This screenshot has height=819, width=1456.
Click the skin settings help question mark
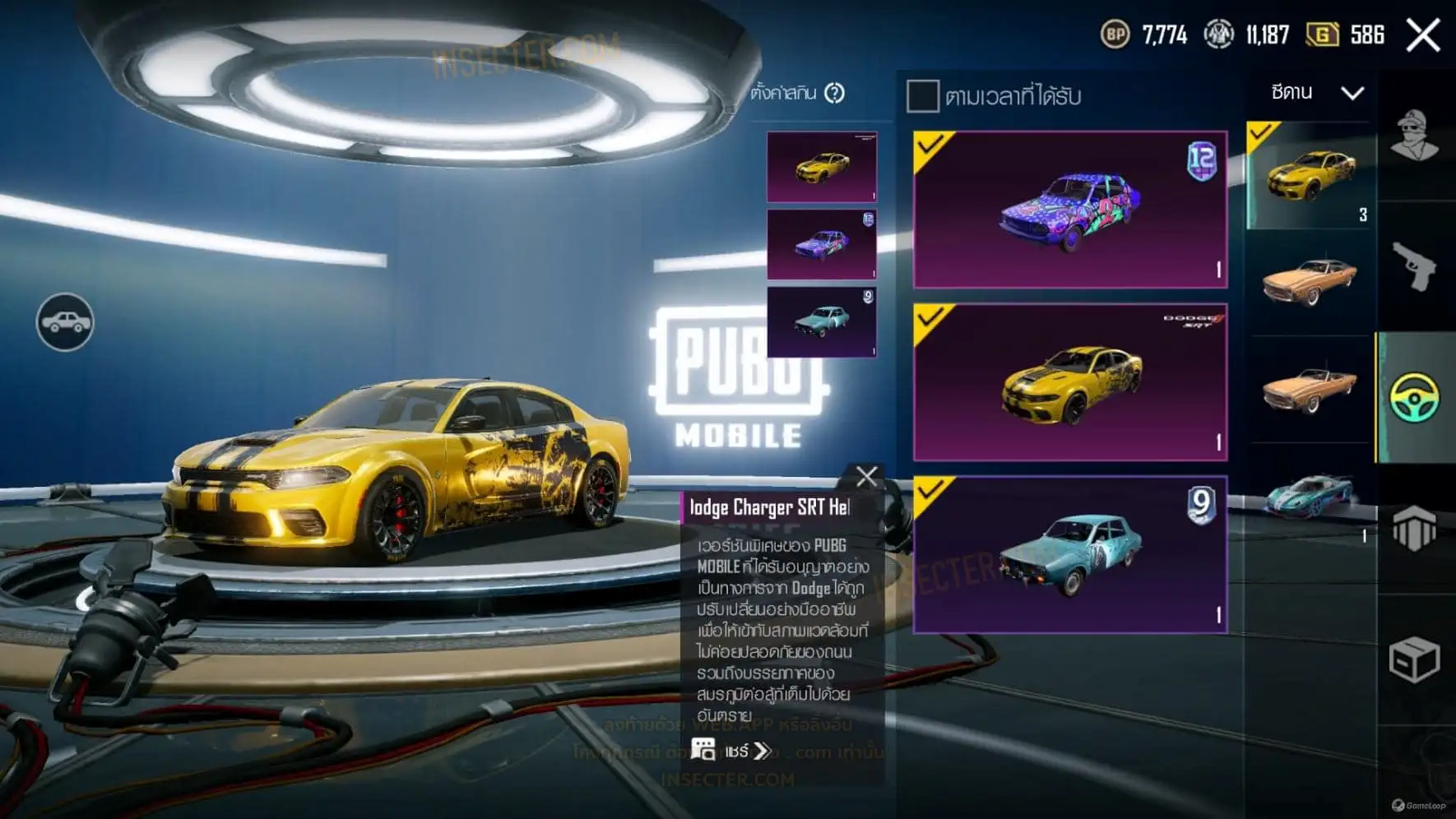[835, 93]
